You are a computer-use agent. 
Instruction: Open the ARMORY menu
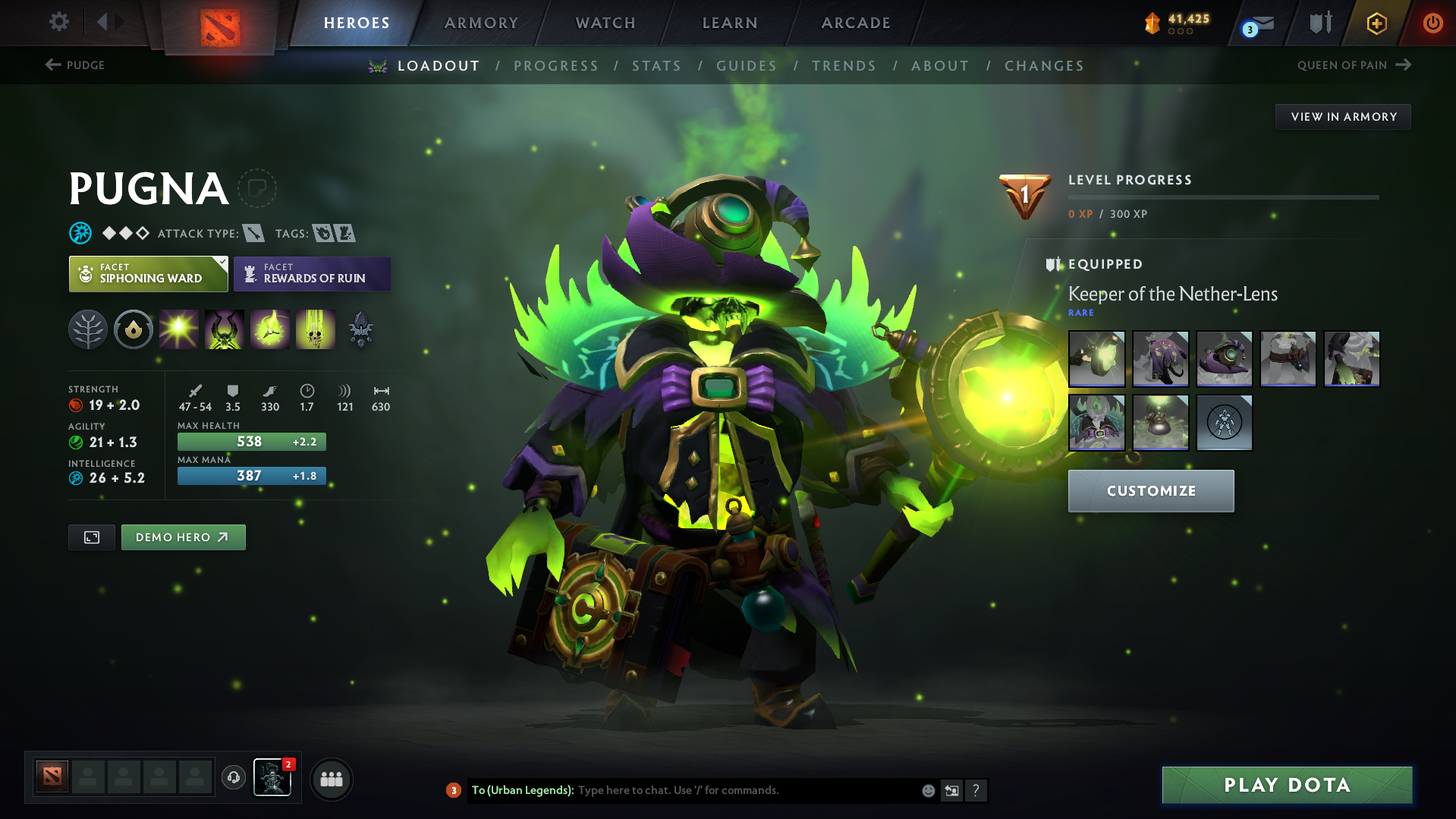481,23
